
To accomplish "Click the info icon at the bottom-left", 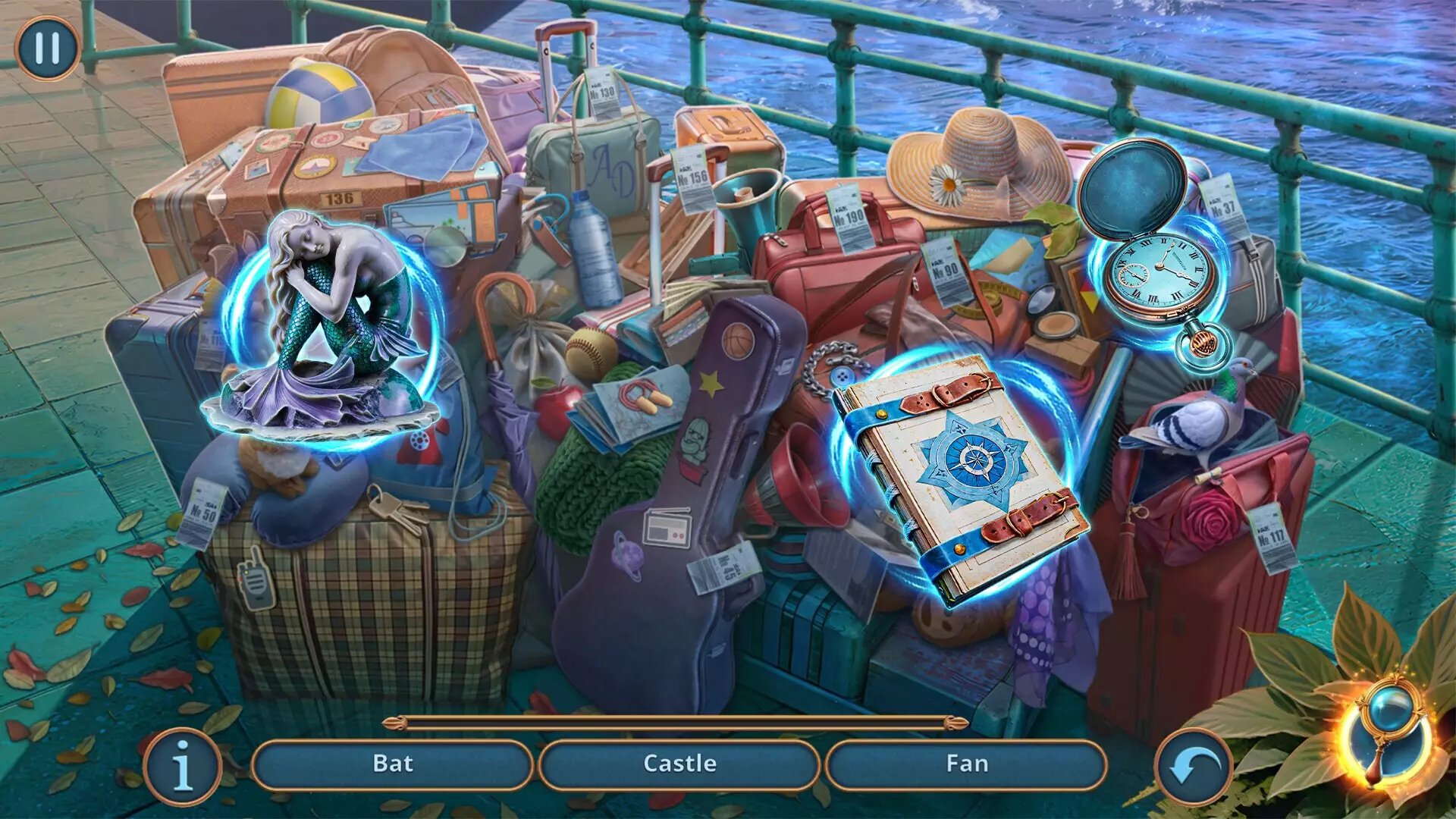I will pos(182,764).
